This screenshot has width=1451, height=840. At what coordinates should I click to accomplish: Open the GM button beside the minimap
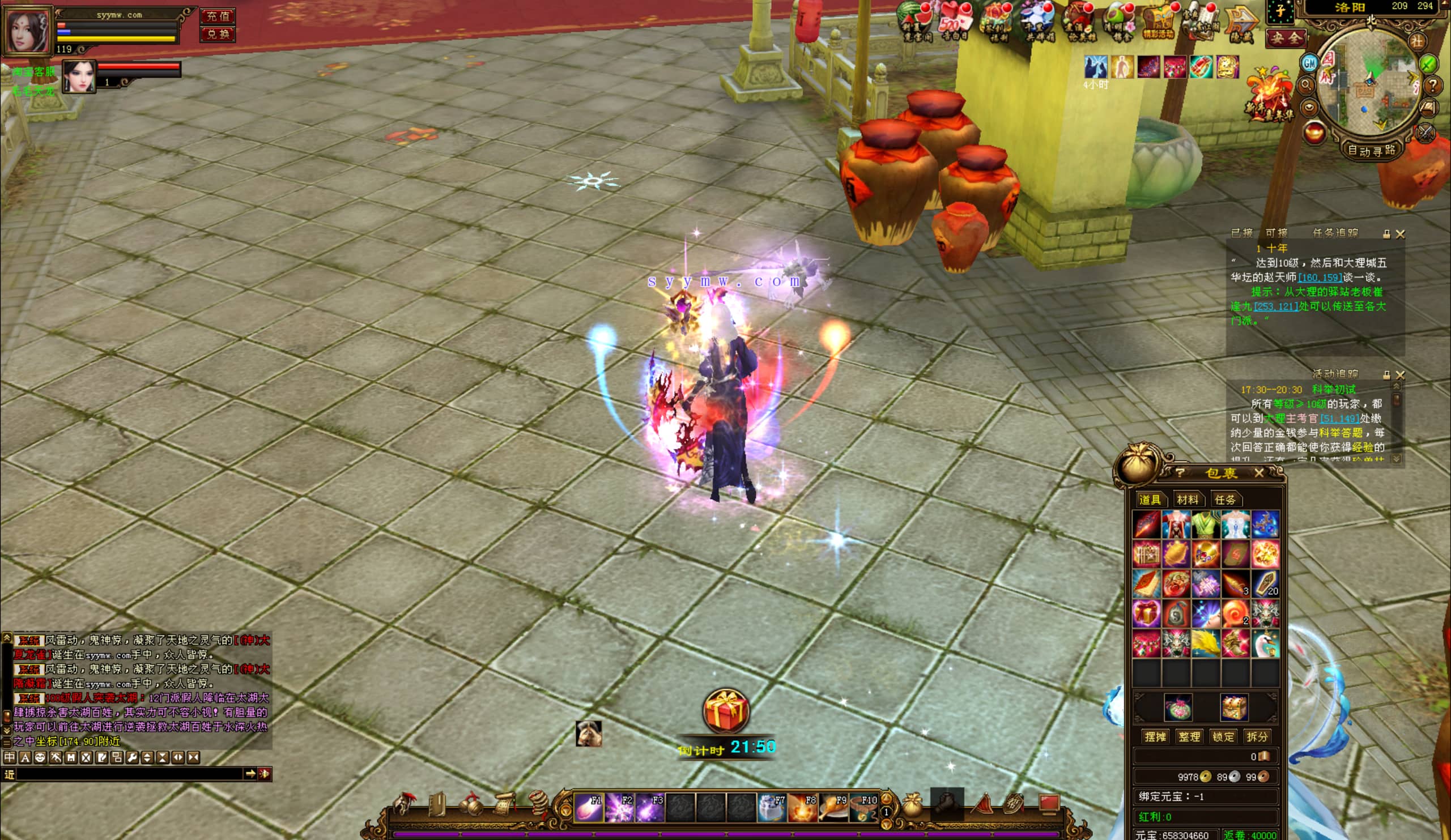(1310, 63)
